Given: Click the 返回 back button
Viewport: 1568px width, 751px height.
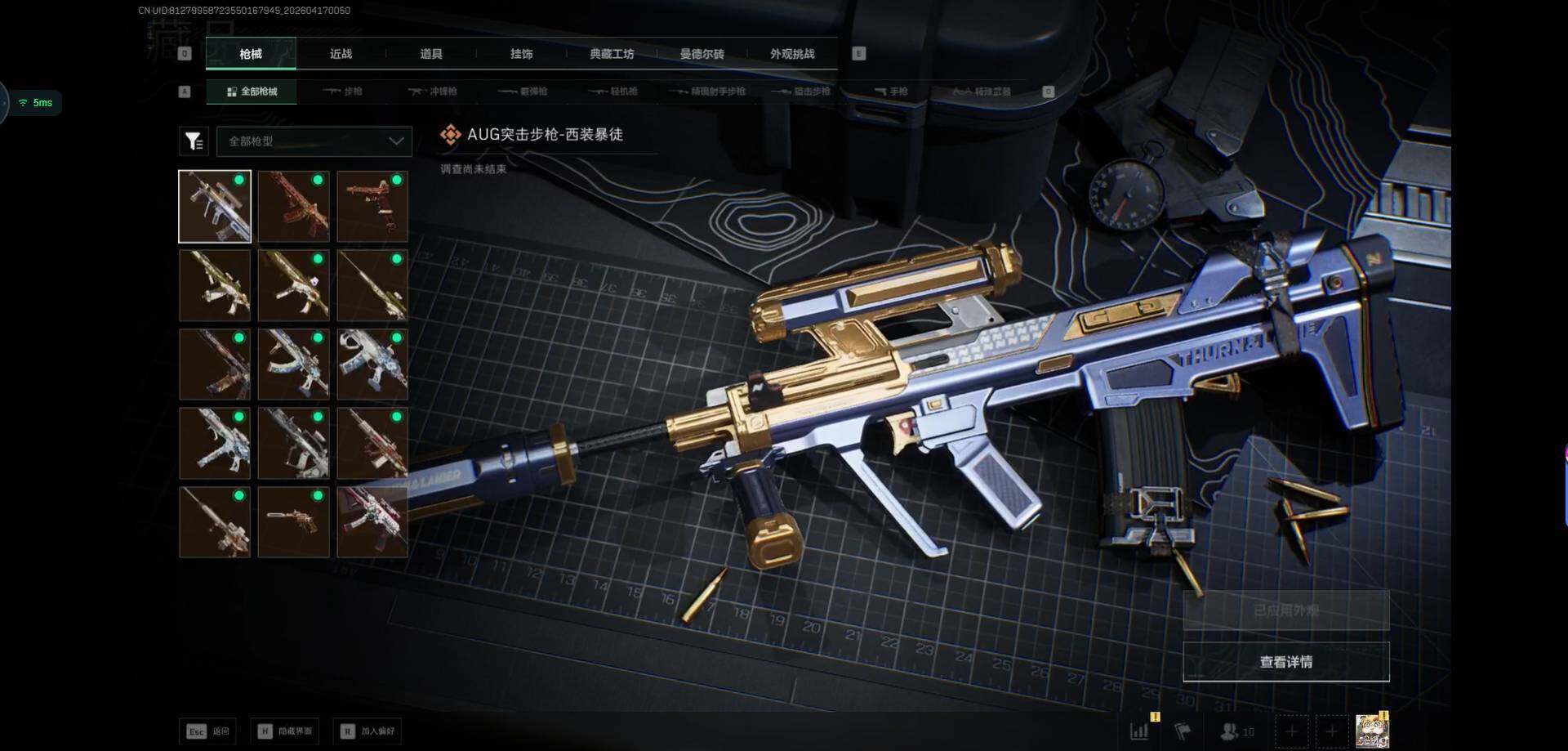Looking at the screenshot, I should click(x=208, y=731).
